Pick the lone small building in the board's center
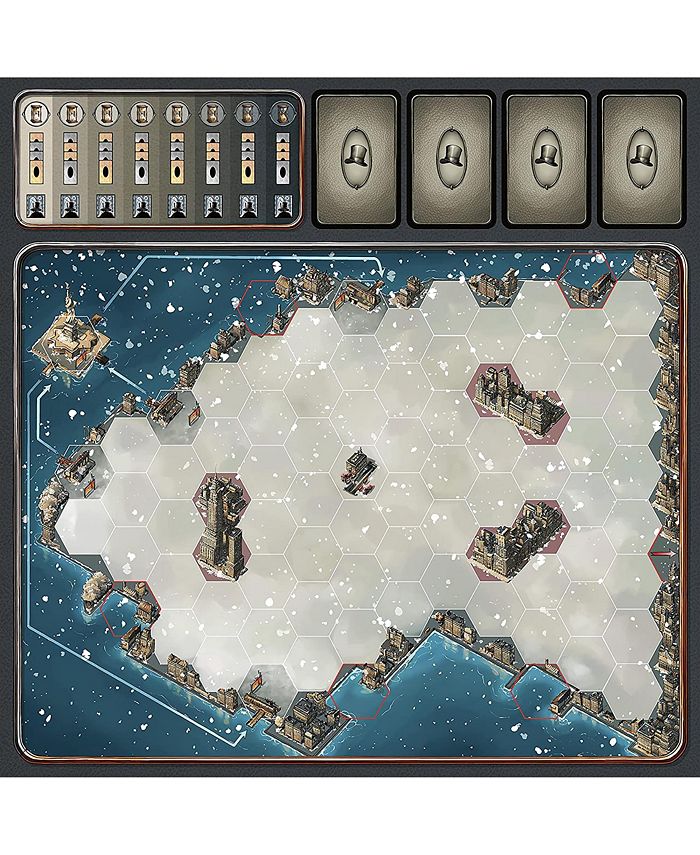The height and width of the screenshot is (855, 700). pos(358,472)
